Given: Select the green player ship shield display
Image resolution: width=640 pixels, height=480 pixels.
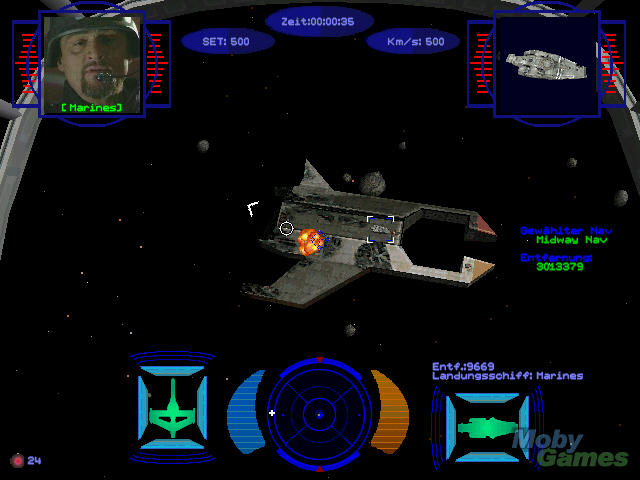Looking at the screenshot, I should click(172, 408).
